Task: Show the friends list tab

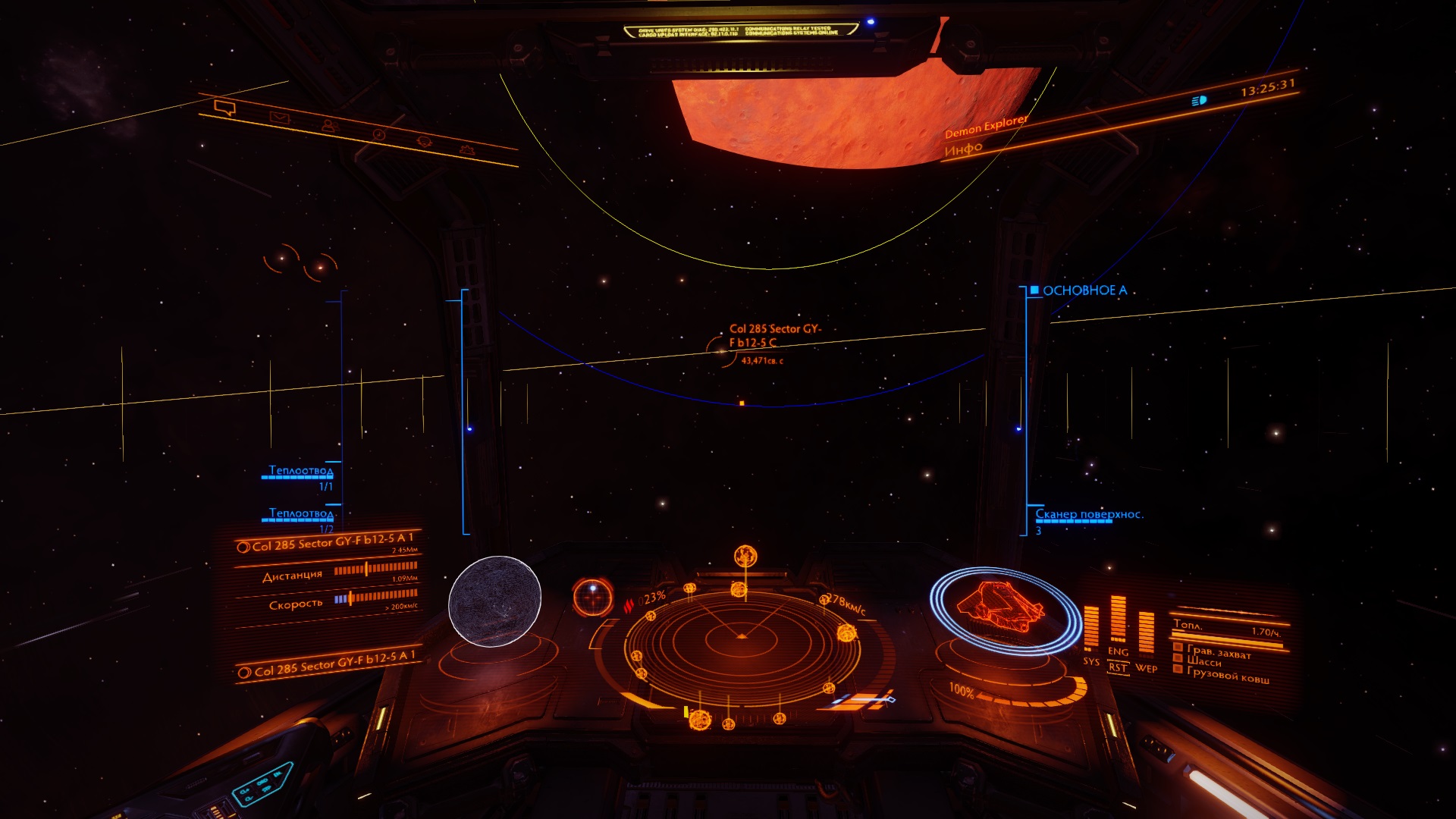Action: [328, 126]
